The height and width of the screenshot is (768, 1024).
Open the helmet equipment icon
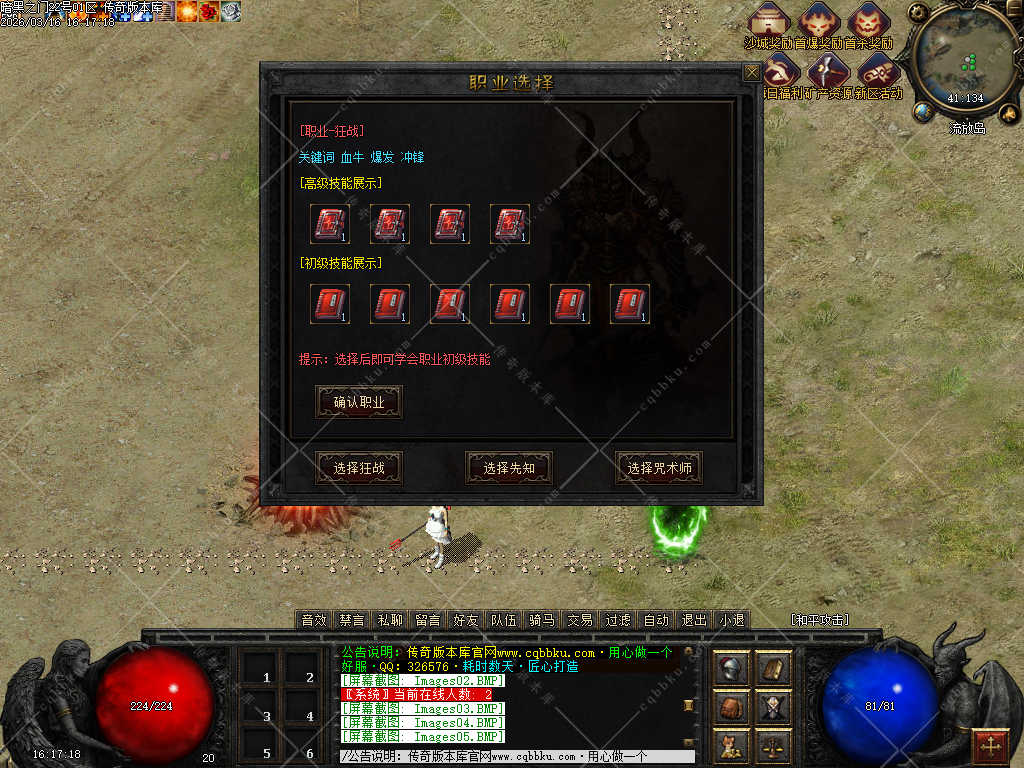click(731, 669)
